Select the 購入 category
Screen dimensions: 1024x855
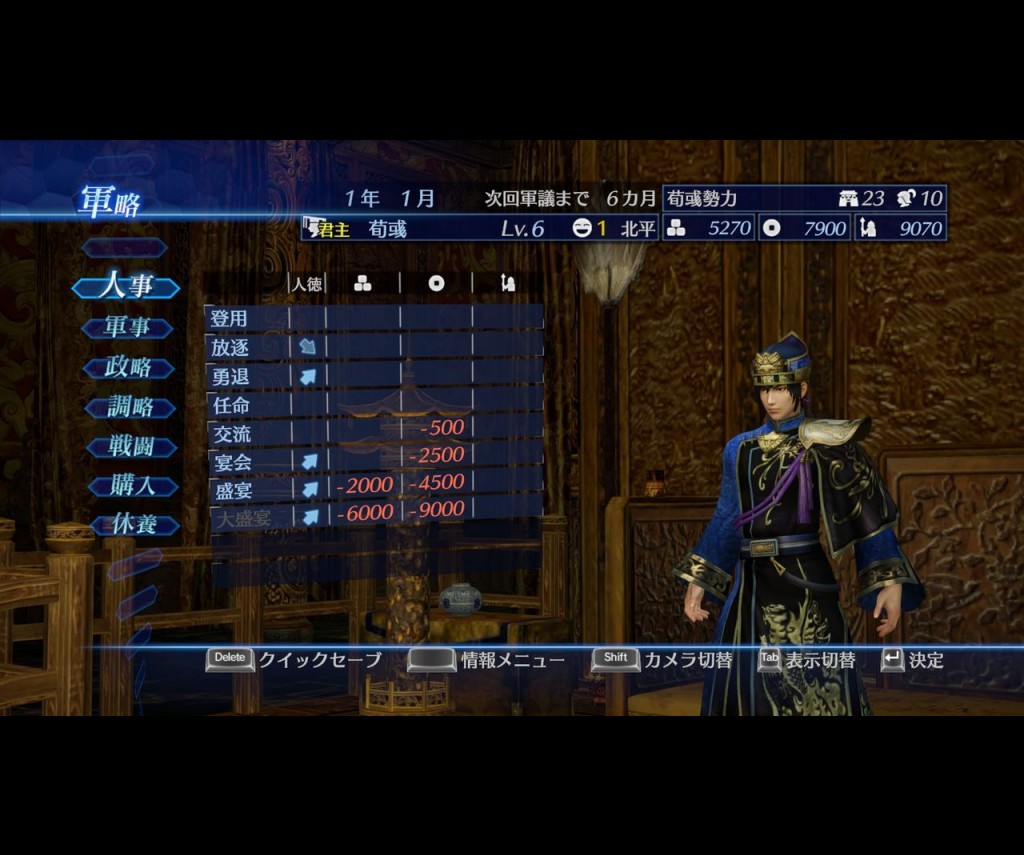130,486
